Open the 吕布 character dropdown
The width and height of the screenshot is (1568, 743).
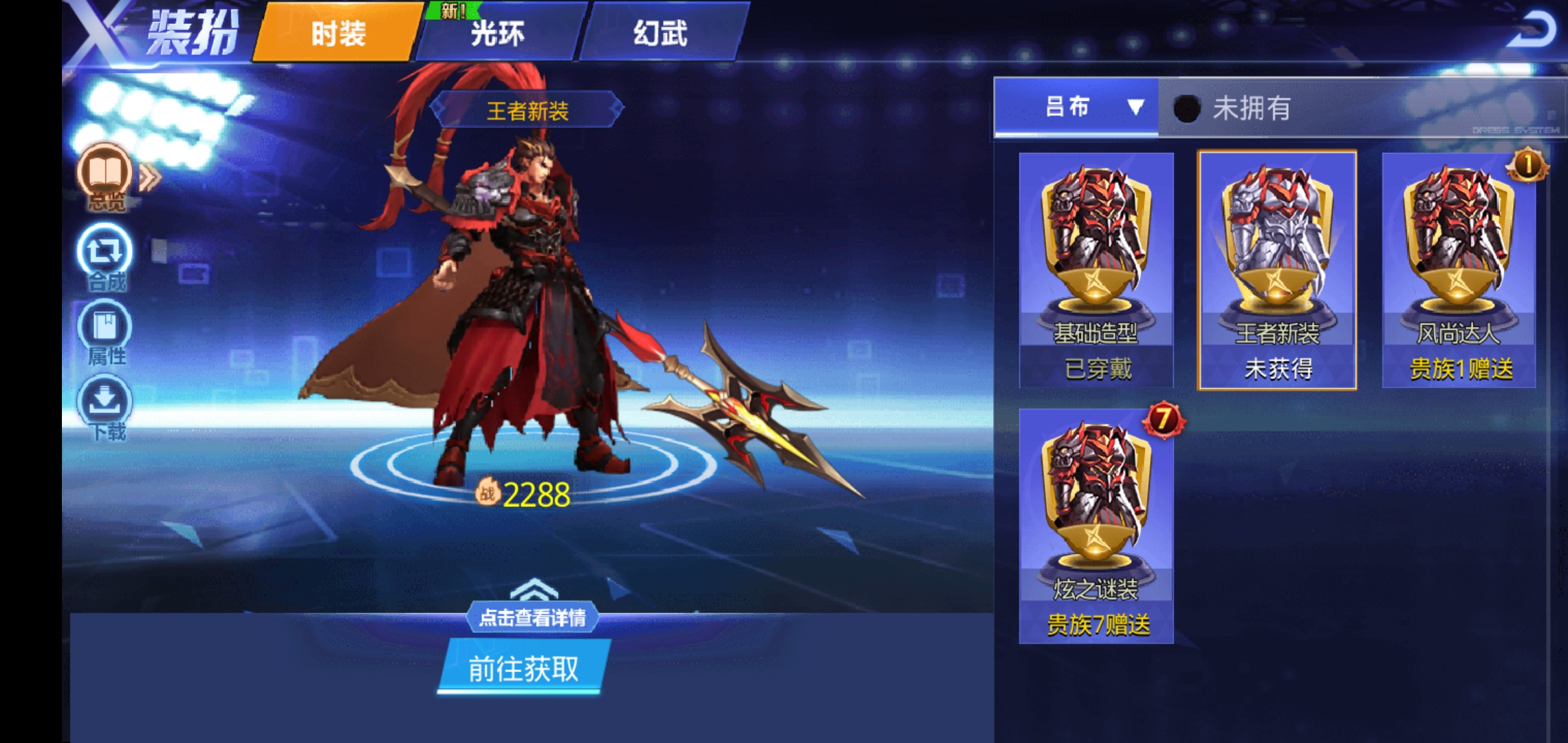click(1073, 108)
